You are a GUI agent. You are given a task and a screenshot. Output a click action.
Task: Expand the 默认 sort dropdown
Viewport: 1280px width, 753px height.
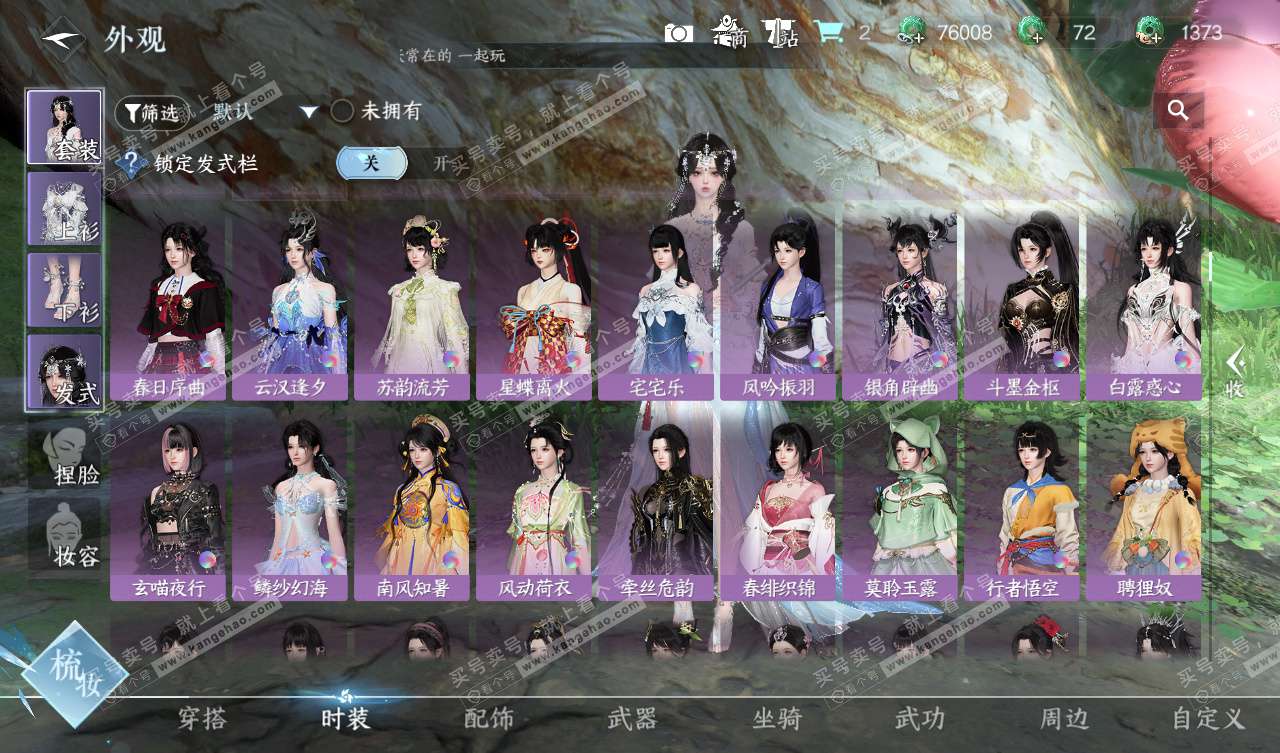[308, 112]
